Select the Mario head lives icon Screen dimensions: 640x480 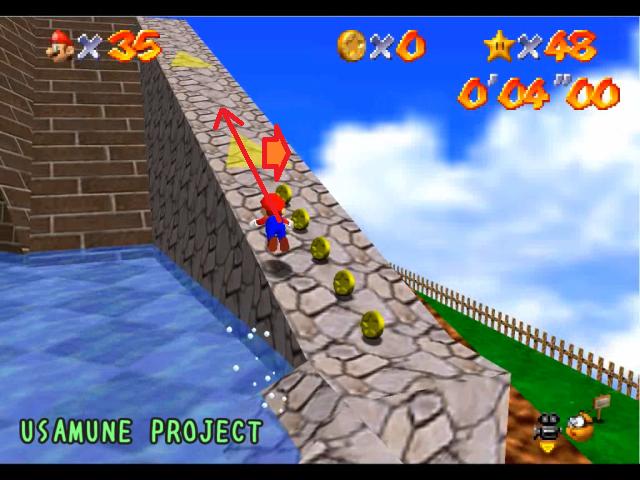tap(61, 44)
